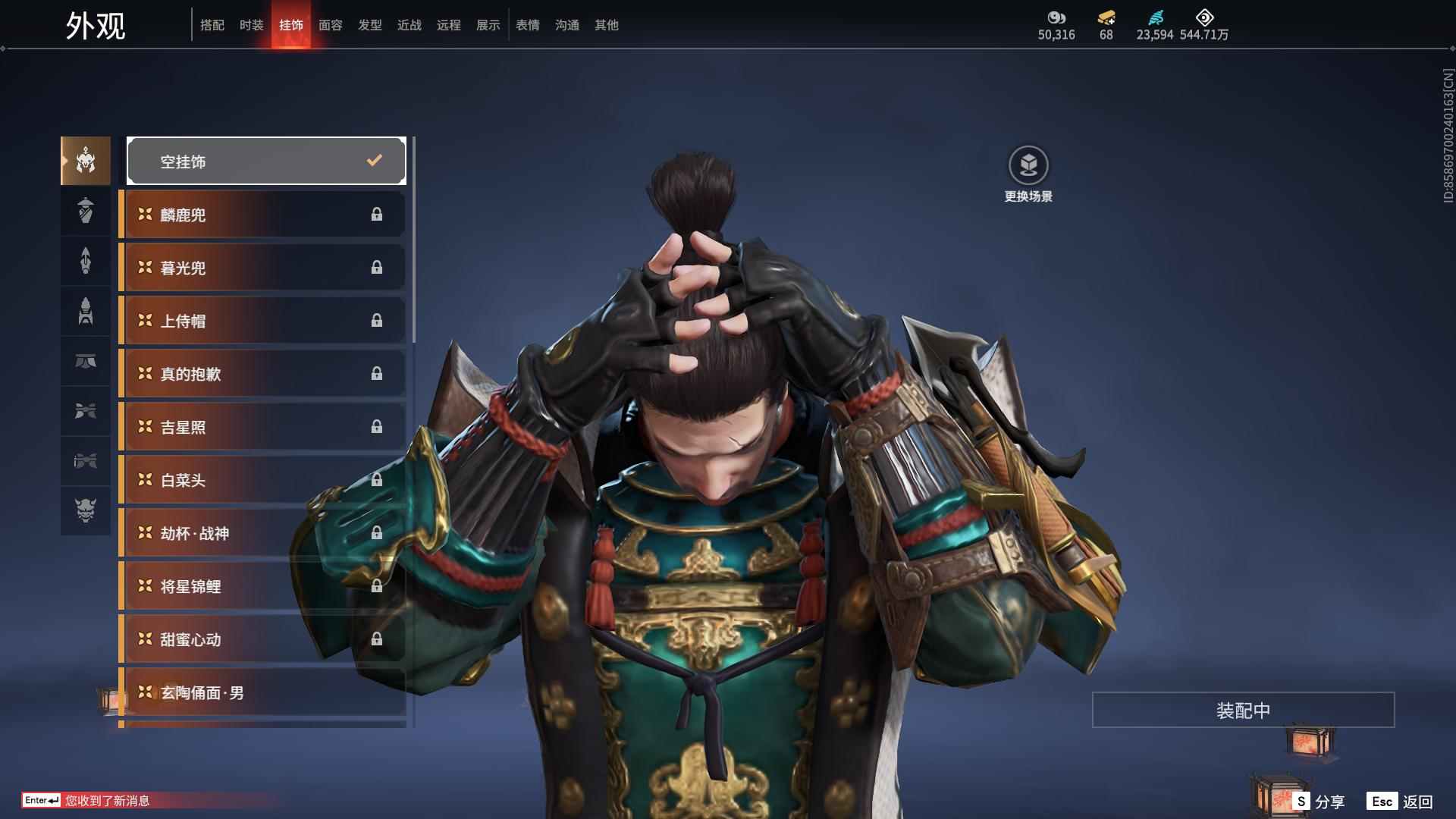Click the oni mask category icon at sidebar bottom
The image size is (1456, 819).
pos(85,512)
